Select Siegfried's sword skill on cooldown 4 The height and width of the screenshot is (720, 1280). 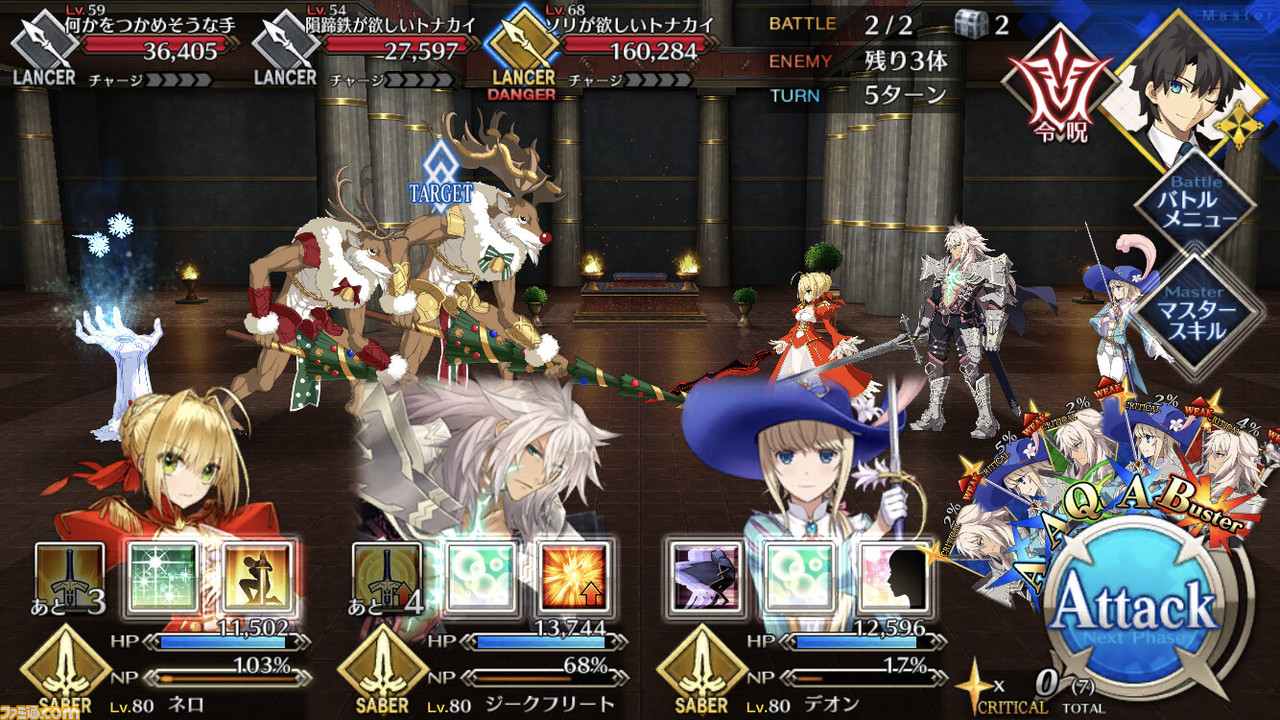(x=387, y=580)
